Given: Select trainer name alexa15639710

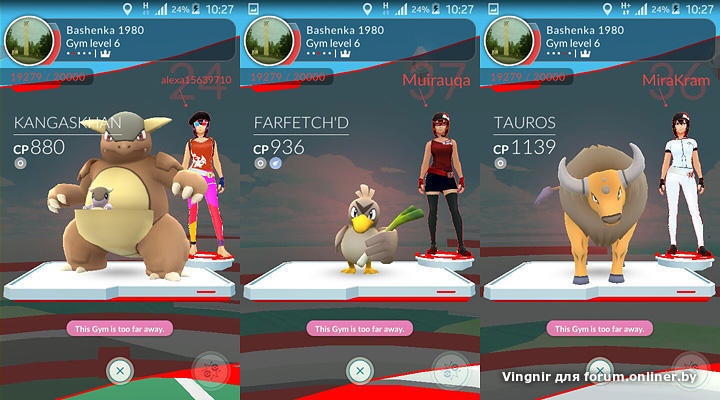Looking at the screenshot, I should click(196, 79).
